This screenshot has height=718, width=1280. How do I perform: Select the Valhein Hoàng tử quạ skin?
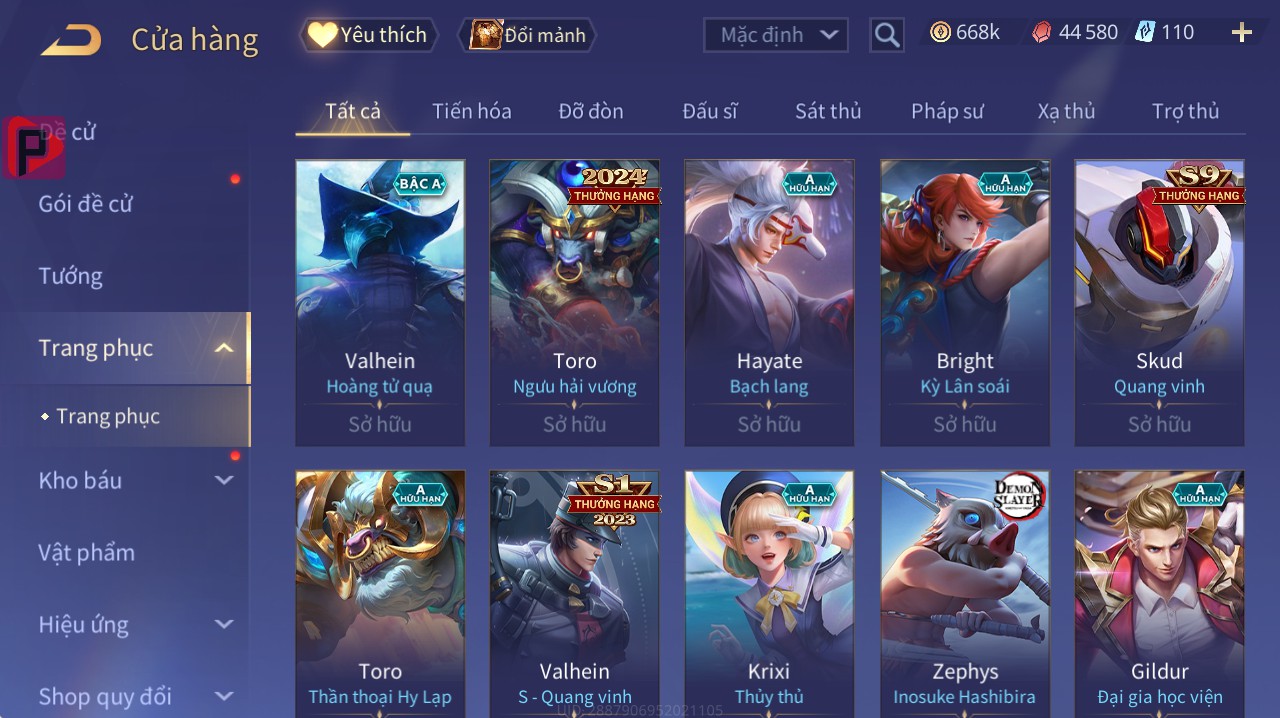[380, 302]
